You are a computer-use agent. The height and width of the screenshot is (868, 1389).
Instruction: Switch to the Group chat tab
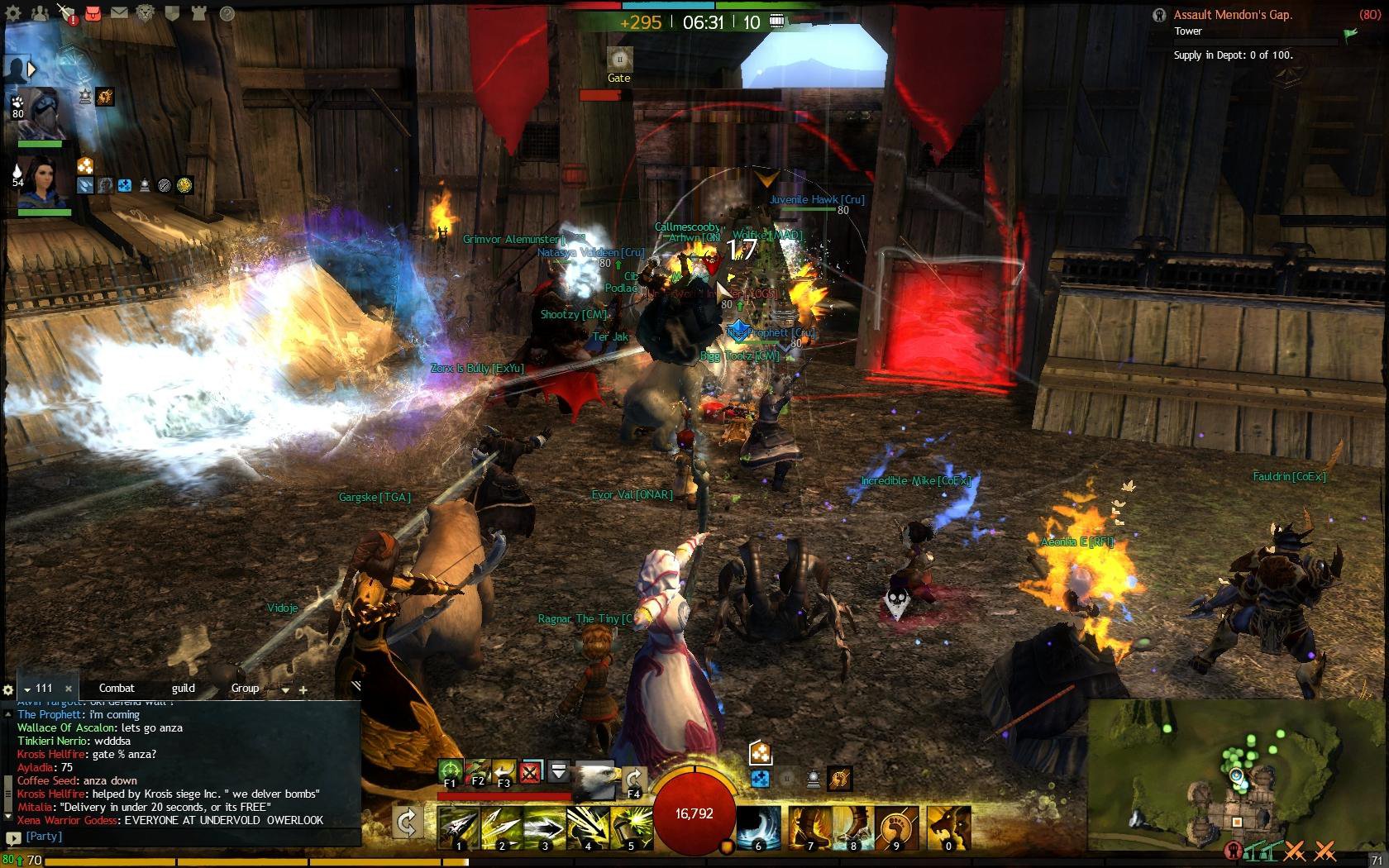pyautogui.click(x=245, y=688)
